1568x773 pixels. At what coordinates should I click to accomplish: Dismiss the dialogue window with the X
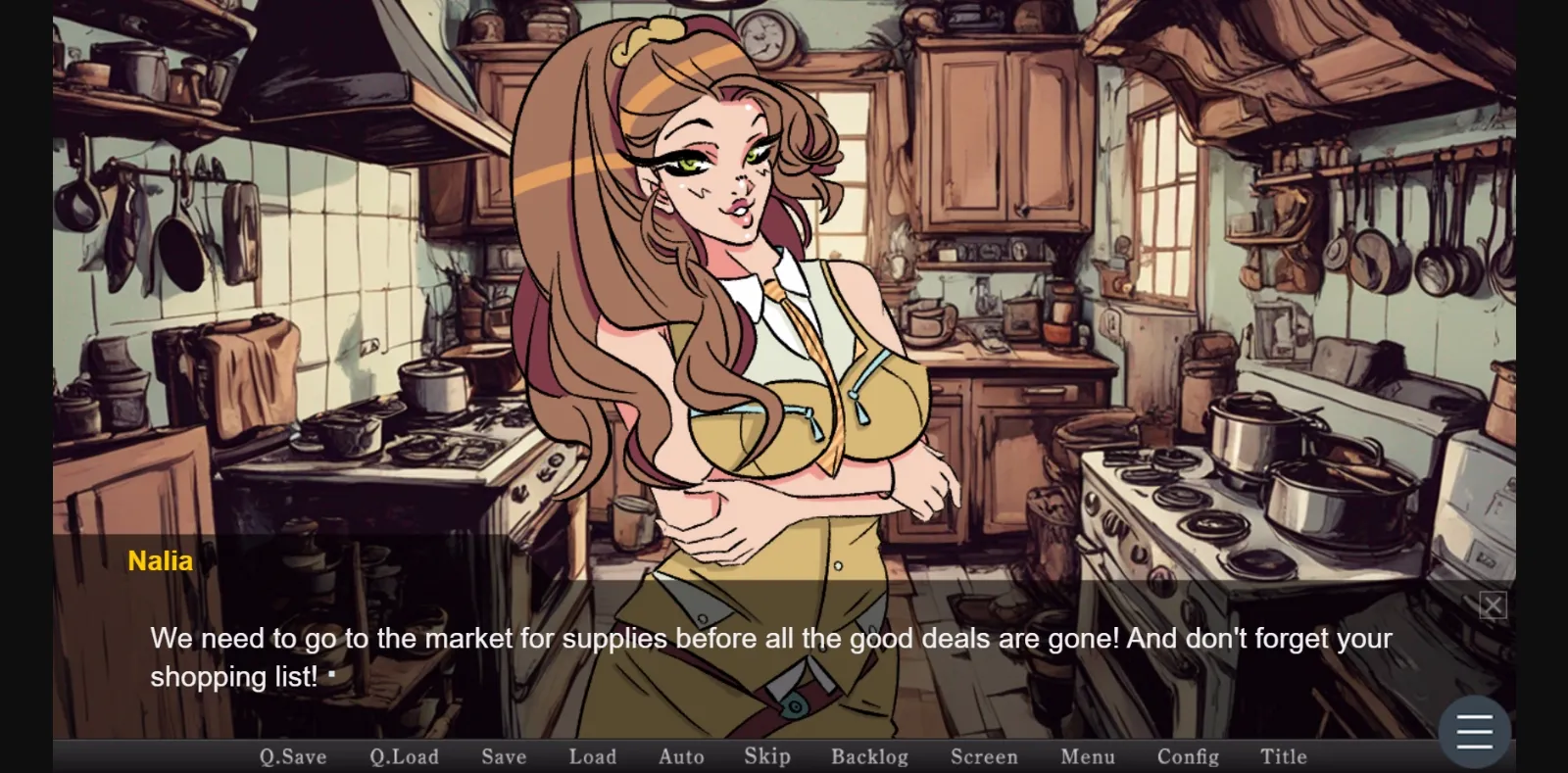click(1492, 604)
